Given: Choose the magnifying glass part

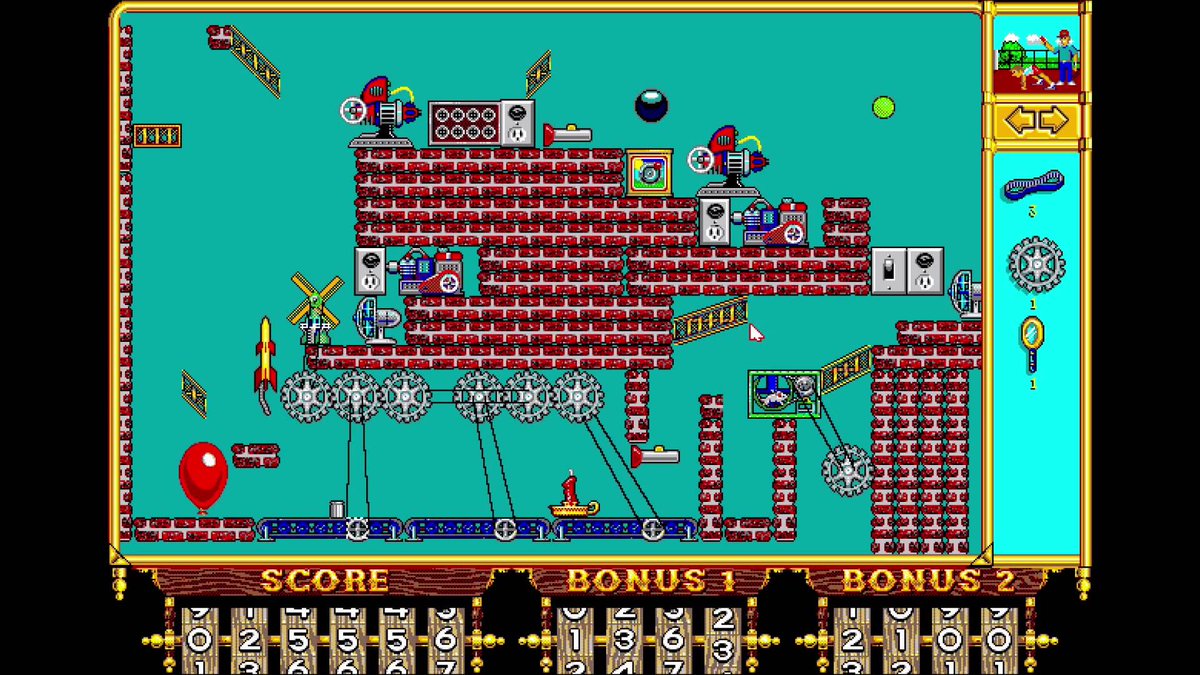Looking at the screenshot, I should pyautogui.click(x=1032, y=342).
